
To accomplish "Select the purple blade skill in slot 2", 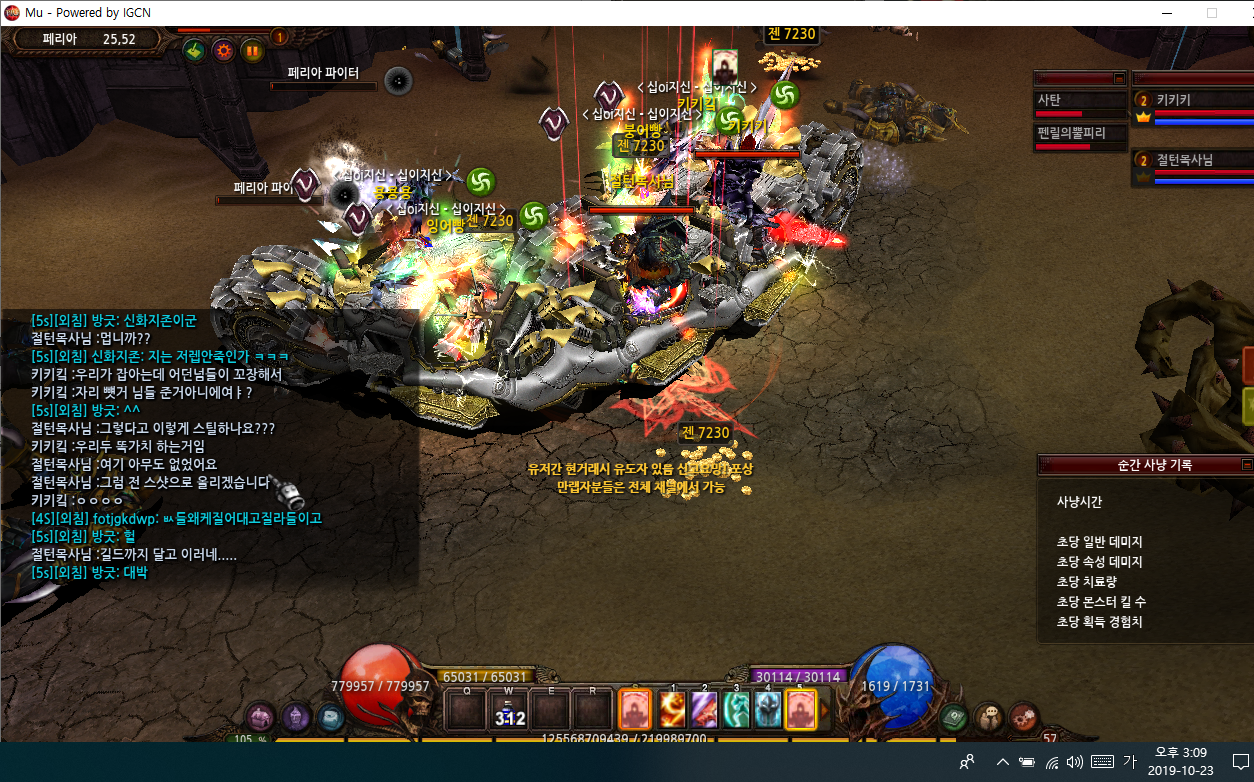I will coord(703,710).
